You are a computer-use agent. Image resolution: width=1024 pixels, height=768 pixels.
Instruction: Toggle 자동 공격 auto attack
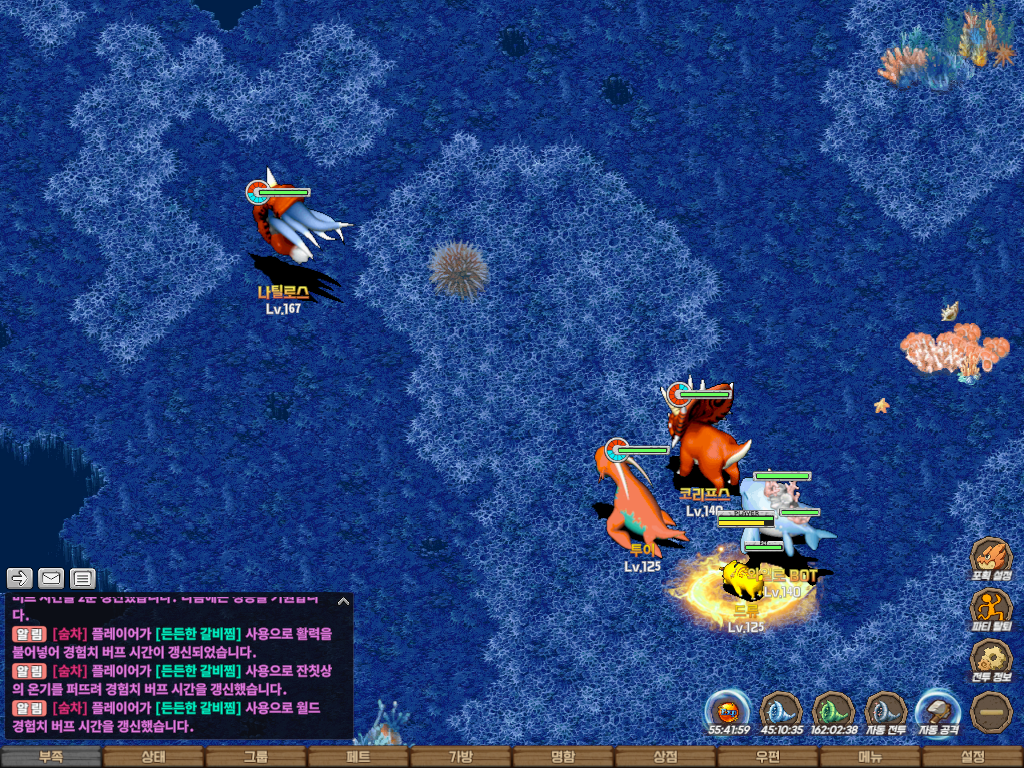[x=938, y=711]
